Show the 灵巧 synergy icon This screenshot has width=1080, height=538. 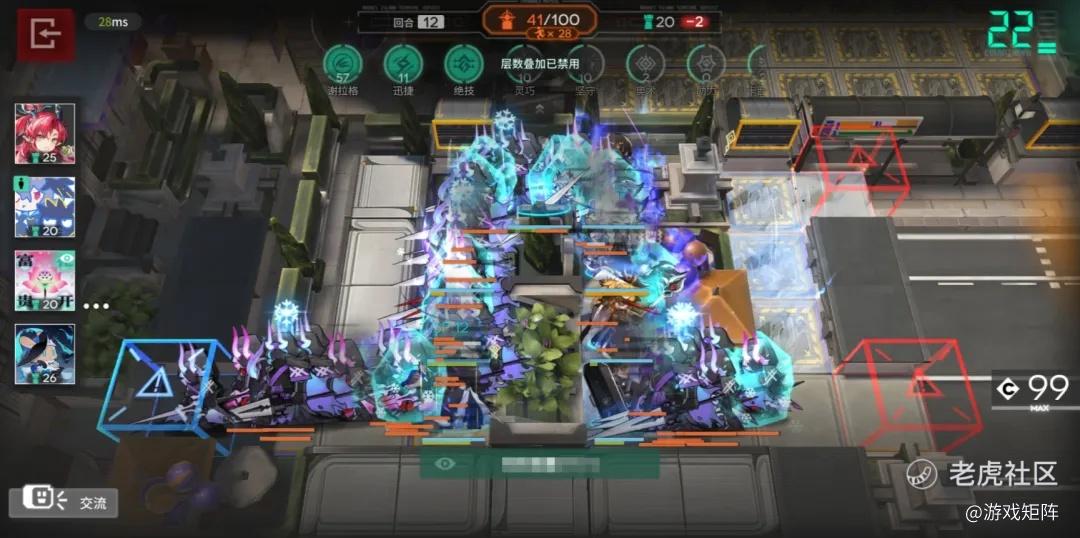[525, 64]
